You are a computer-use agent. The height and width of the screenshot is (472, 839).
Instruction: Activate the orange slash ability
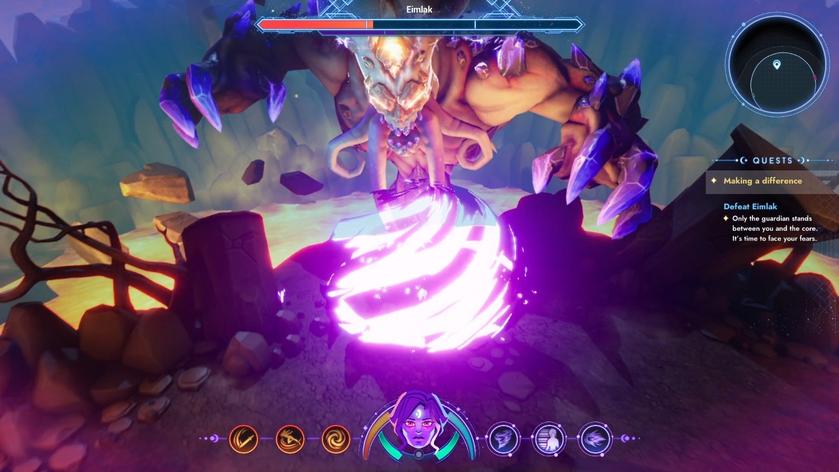click(243, 438)
